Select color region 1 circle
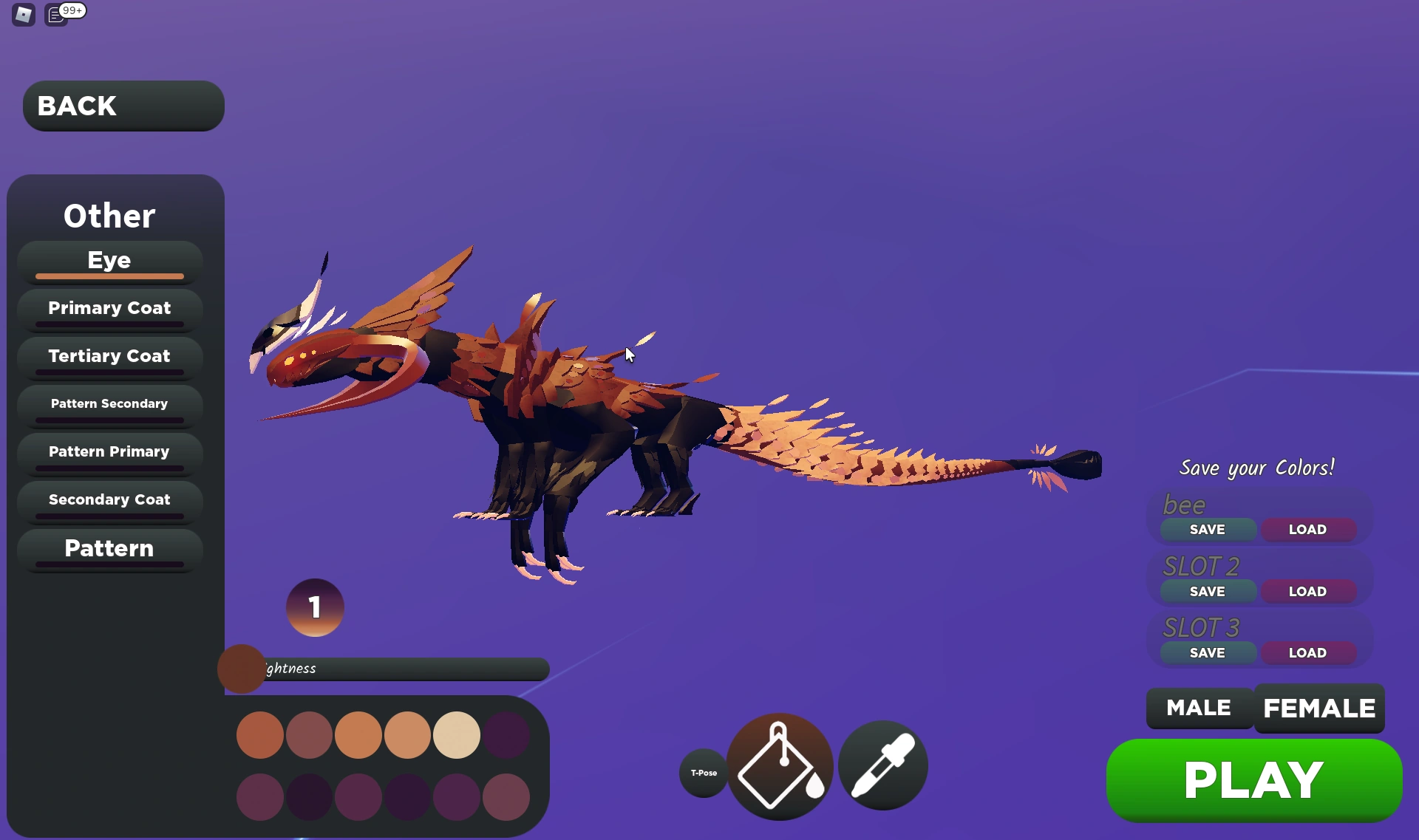The height and width of the screenshot is (840, 1419). click(315, 607)
